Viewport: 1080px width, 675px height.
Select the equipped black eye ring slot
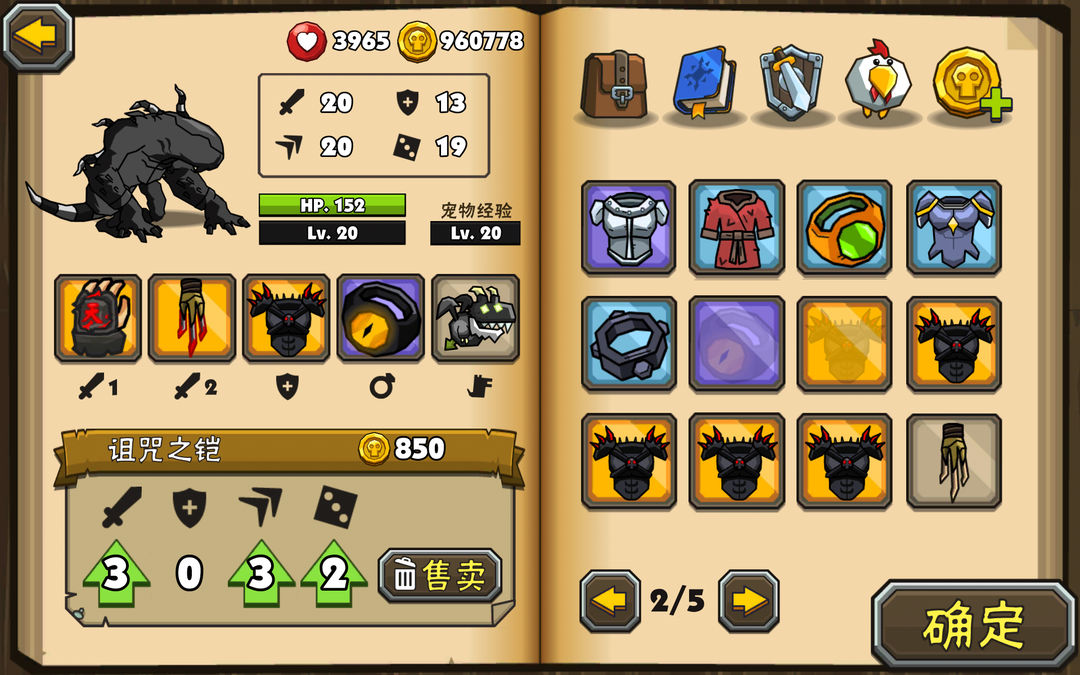pos(381,318)
